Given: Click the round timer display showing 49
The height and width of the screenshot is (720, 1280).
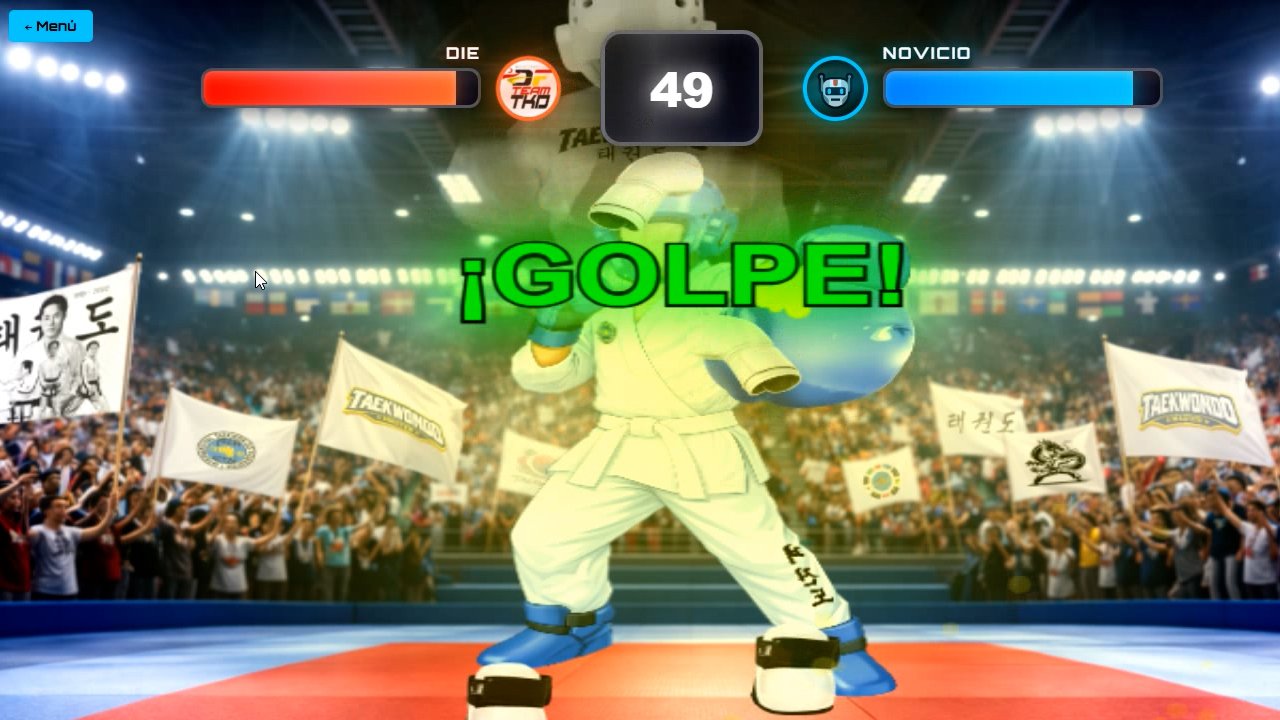Looking at the screenshot, I should (681, 89).
